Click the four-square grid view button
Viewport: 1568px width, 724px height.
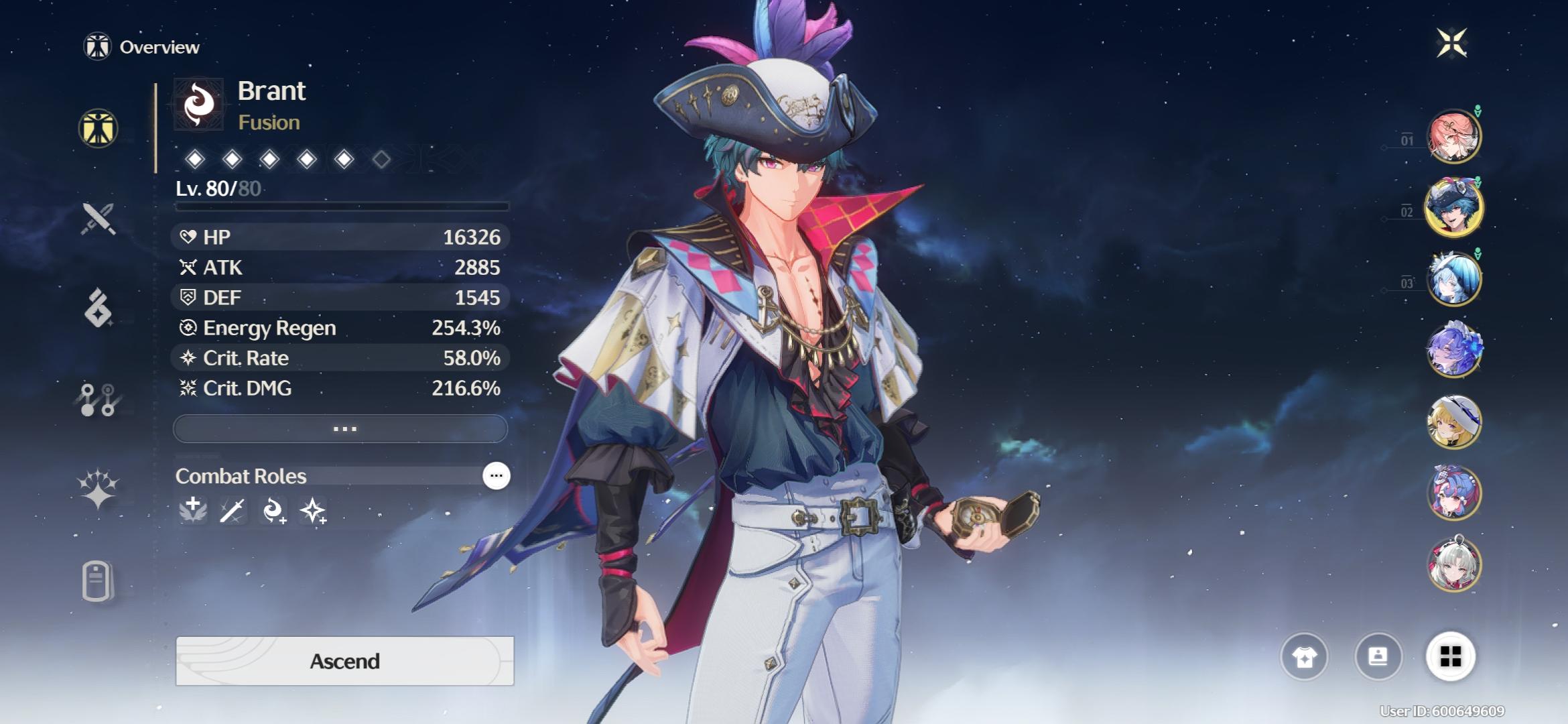click(1450, 657)
